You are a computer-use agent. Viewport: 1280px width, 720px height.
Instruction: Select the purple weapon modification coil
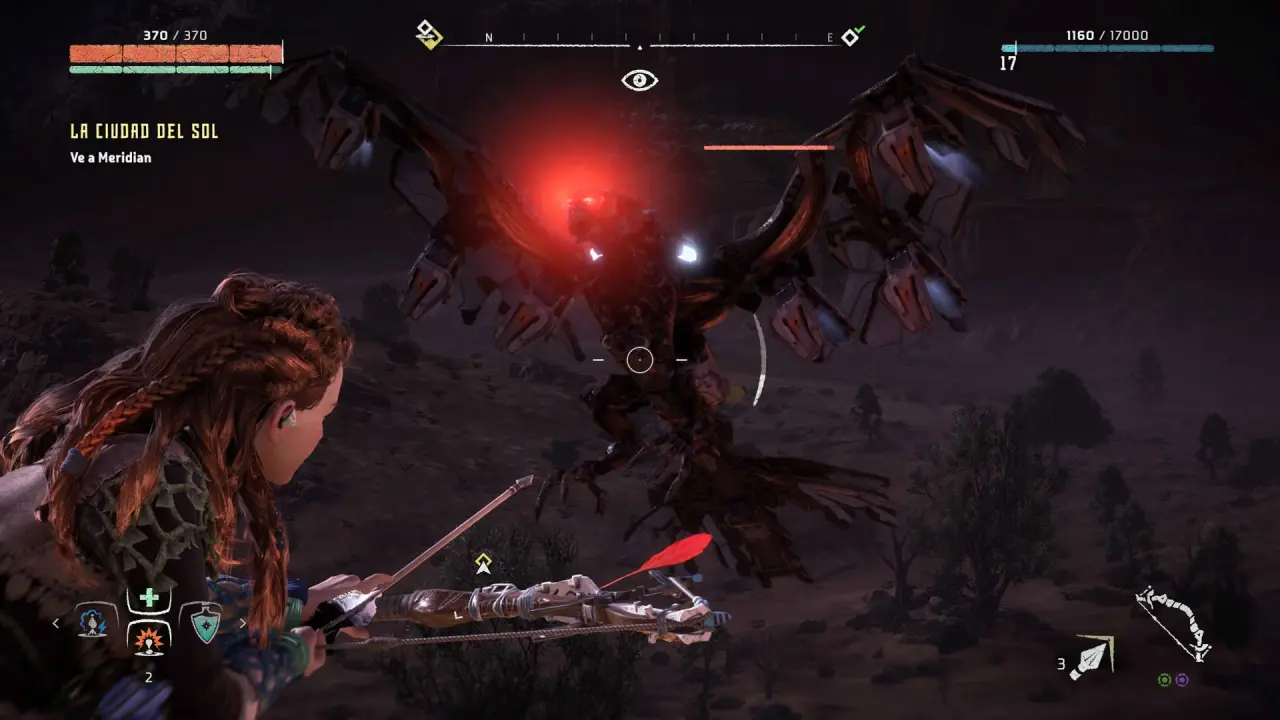click(1182, 680)
